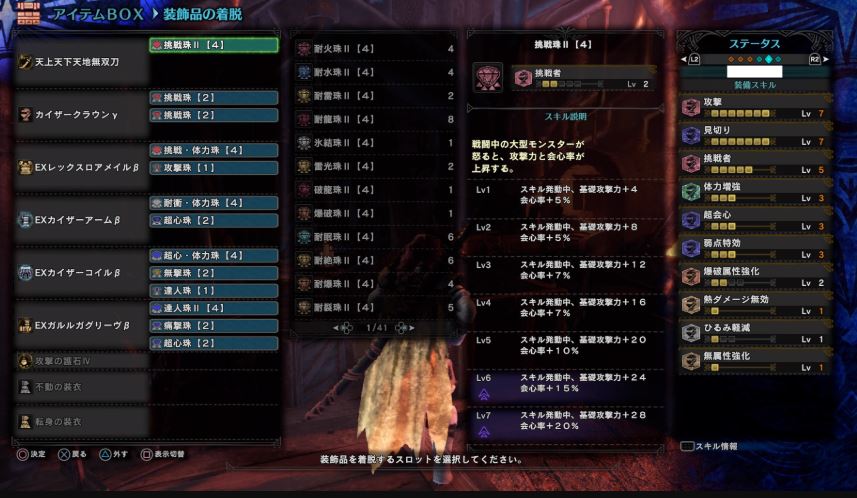Select the highlighted 挑戦珠II【4】 weapon slot
The image size is (857, 498).
point(213,46)
